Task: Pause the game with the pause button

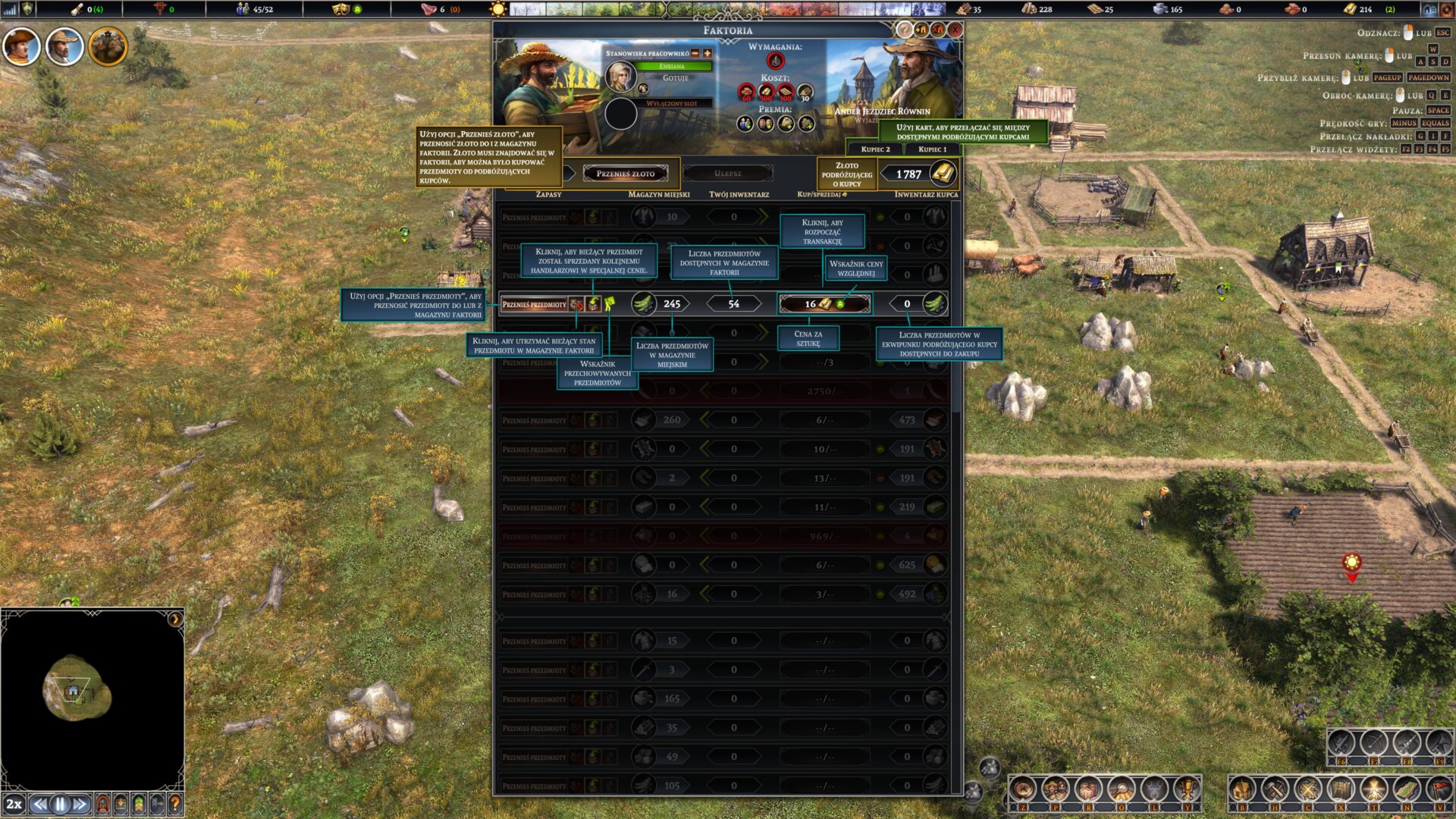Action: coord(60,804)
